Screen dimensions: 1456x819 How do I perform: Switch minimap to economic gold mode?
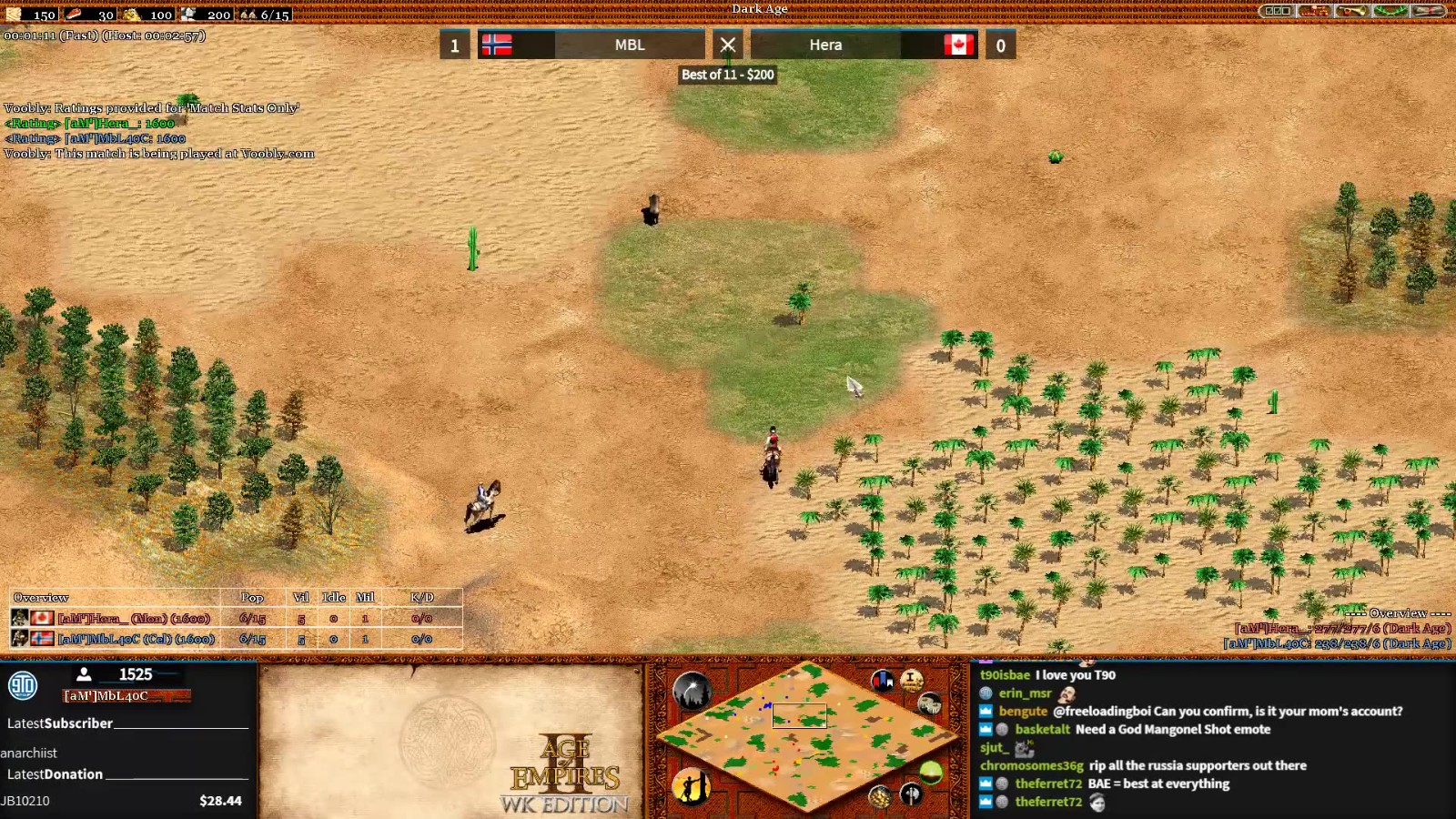coord(879,797)
